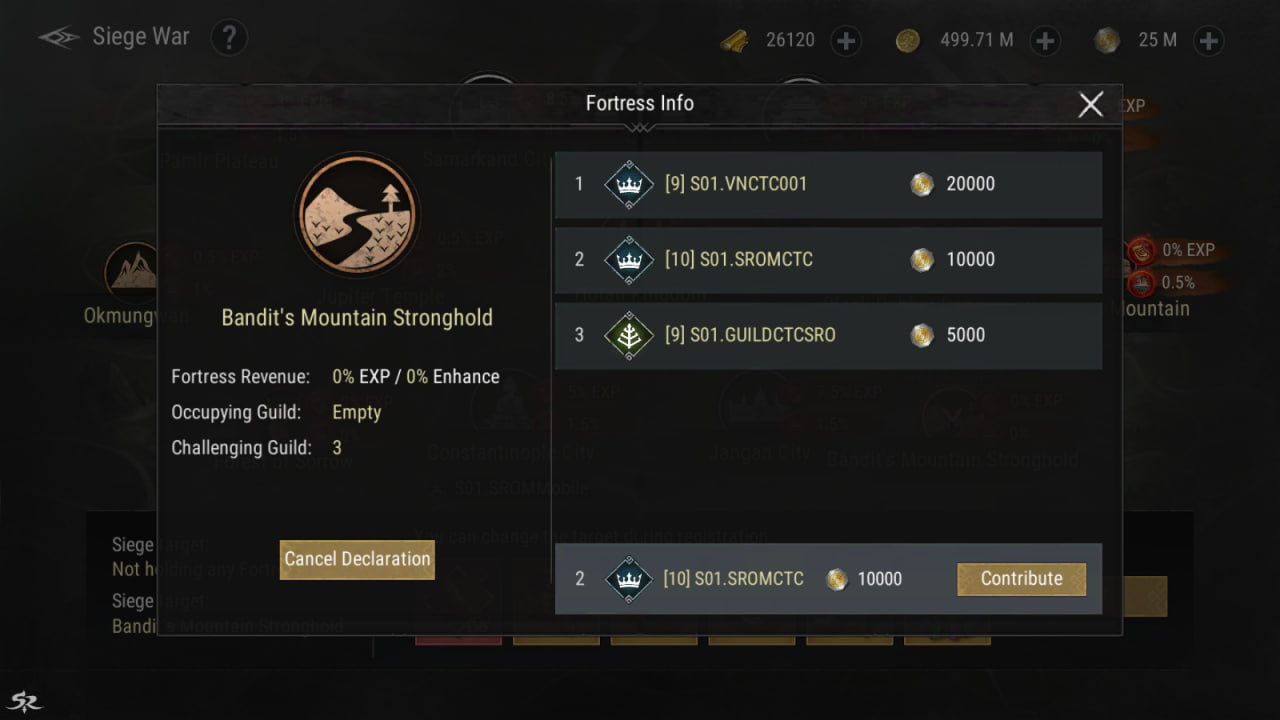This screenshot has height=720, width=1280.
Task: Open the Siege War help question mark
Action: [229, 39]
